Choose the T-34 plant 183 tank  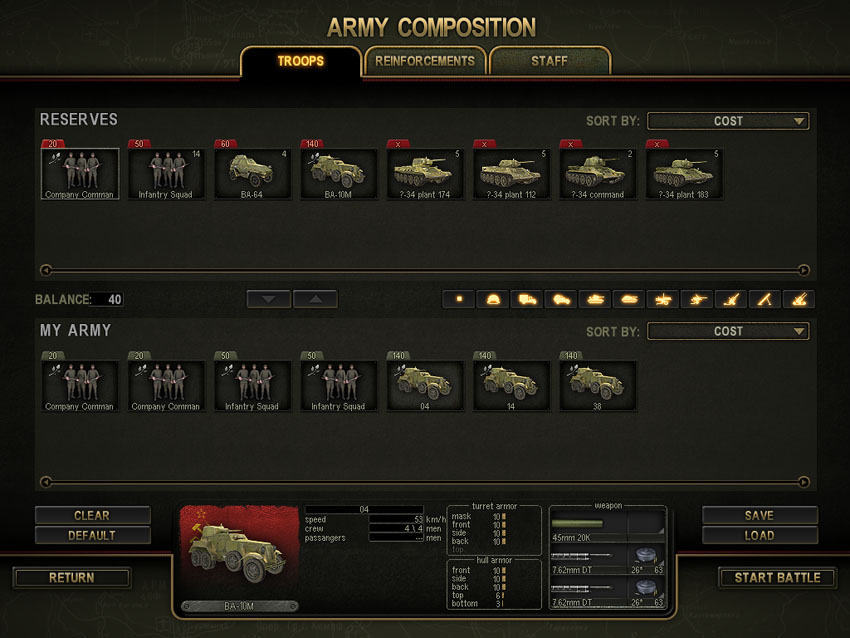683,174
